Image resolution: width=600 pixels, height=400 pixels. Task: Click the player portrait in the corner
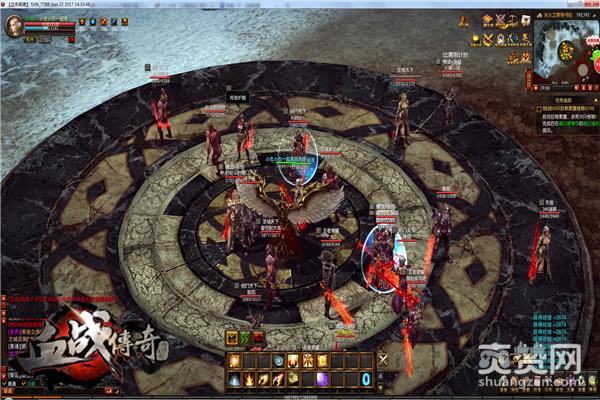14,26
